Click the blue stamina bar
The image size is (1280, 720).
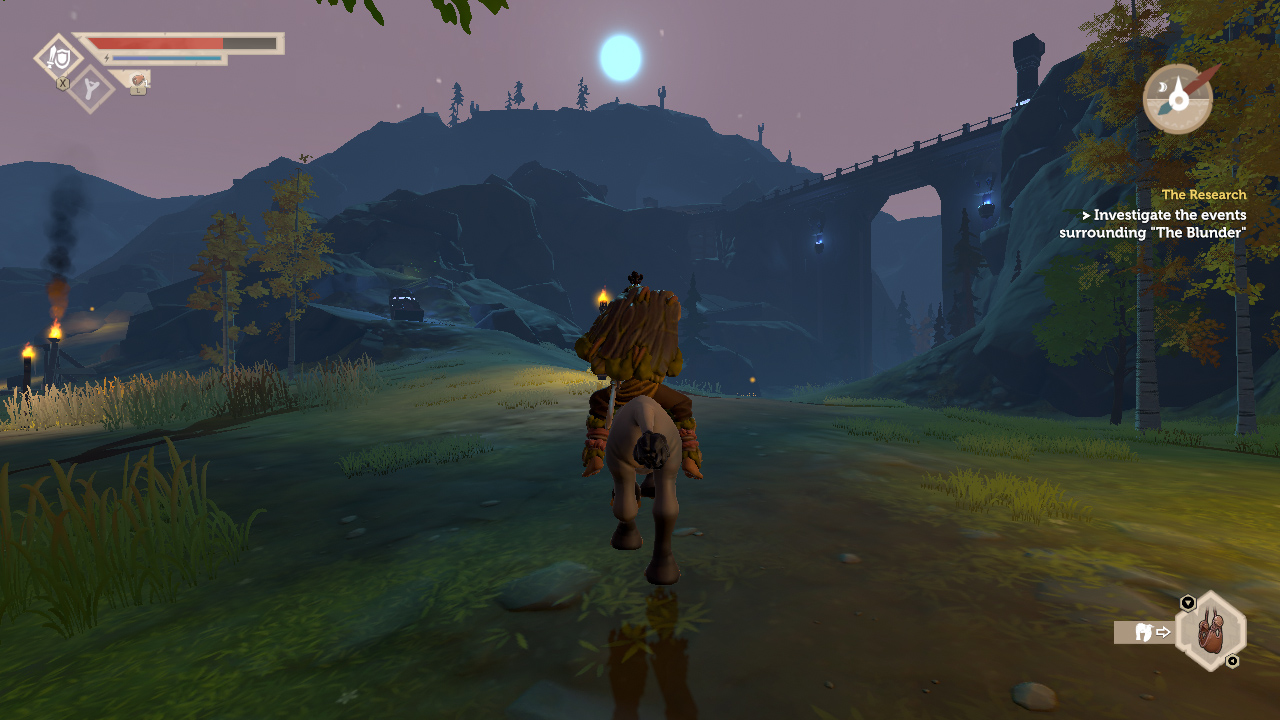pos(167,58)
